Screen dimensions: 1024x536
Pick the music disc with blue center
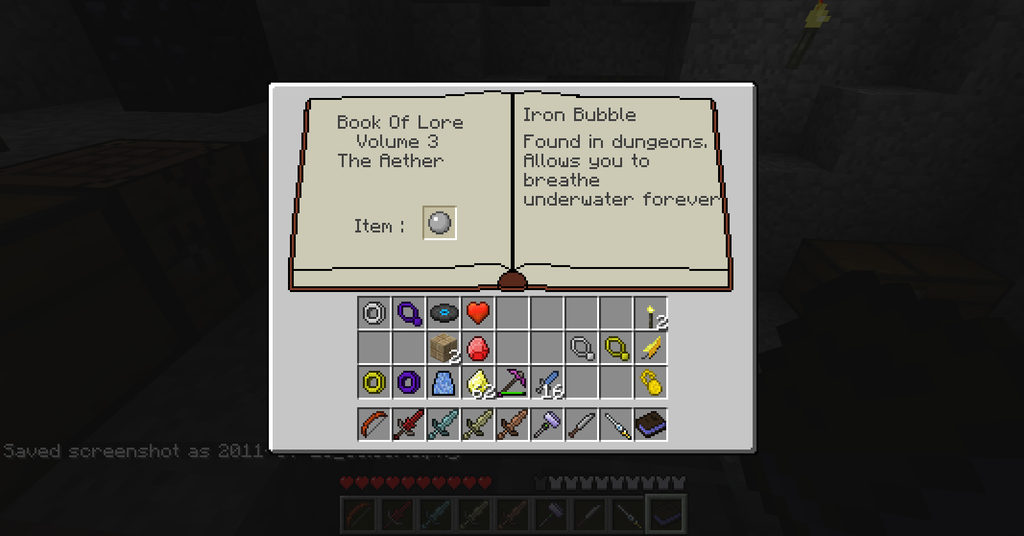443,313
